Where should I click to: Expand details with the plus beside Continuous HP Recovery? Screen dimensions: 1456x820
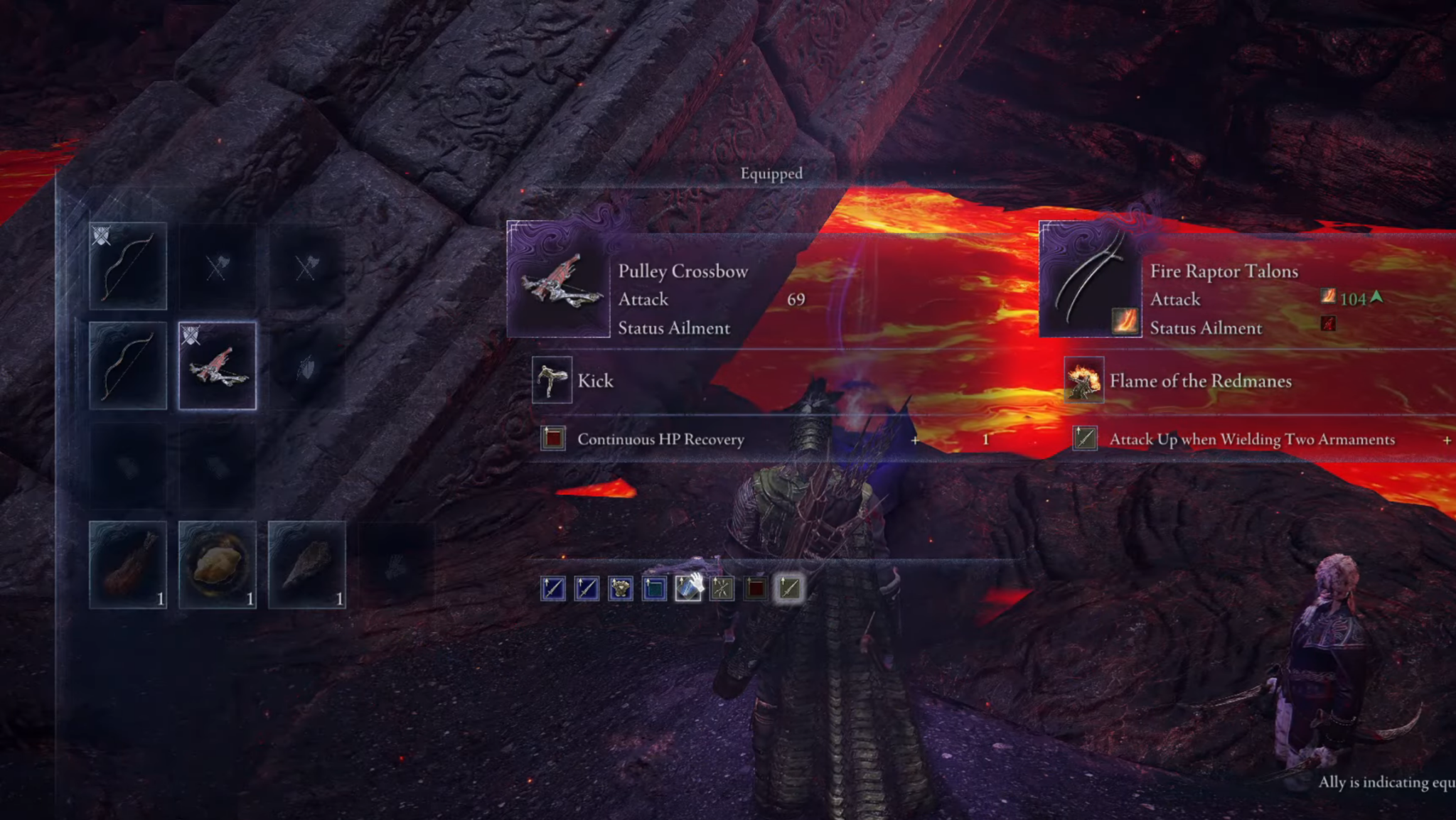coord(916,440)
